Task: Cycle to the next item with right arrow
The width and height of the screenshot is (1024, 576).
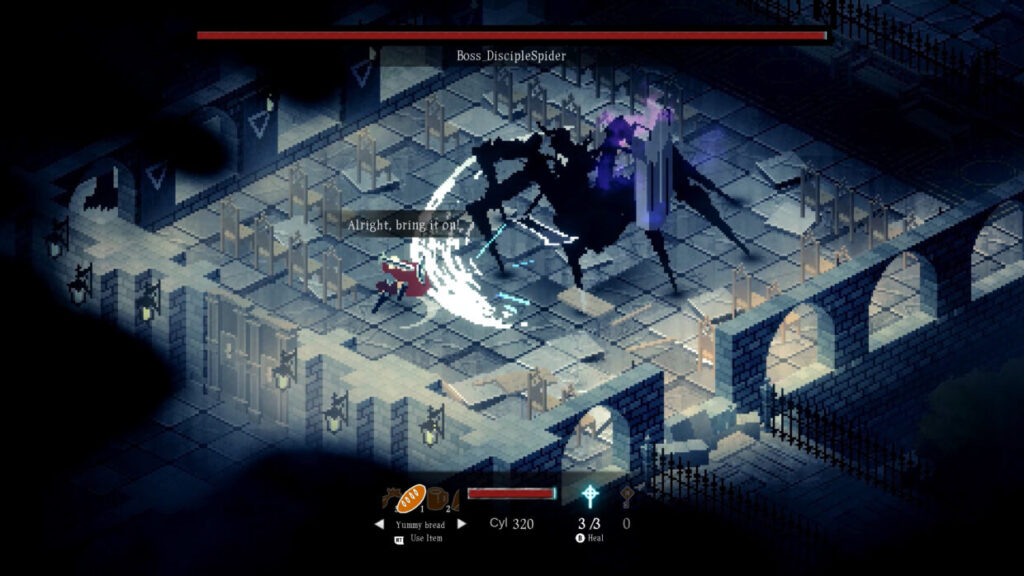Action: (461, 524)
